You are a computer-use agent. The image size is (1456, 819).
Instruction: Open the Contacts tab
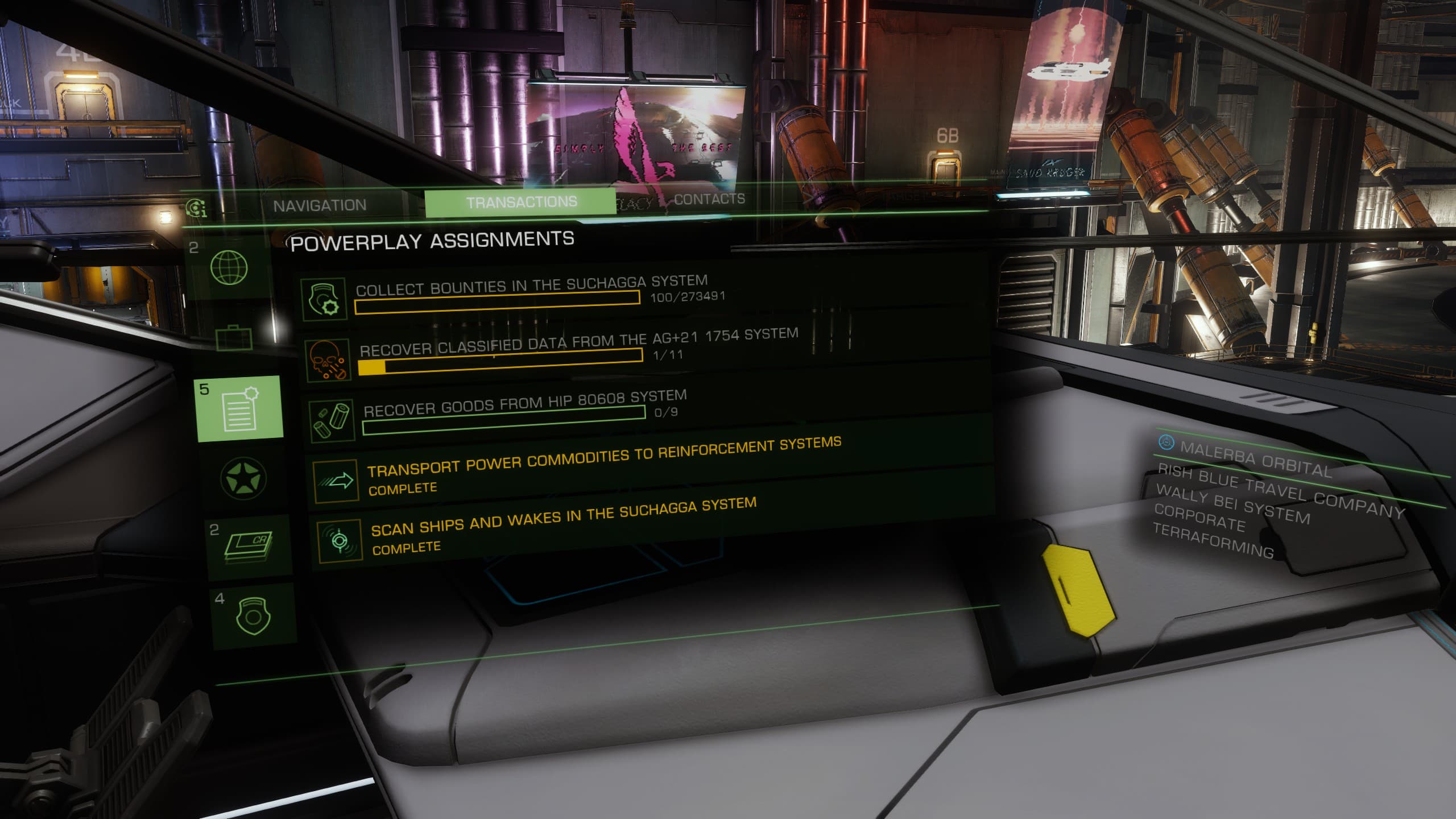coord(709,199)
